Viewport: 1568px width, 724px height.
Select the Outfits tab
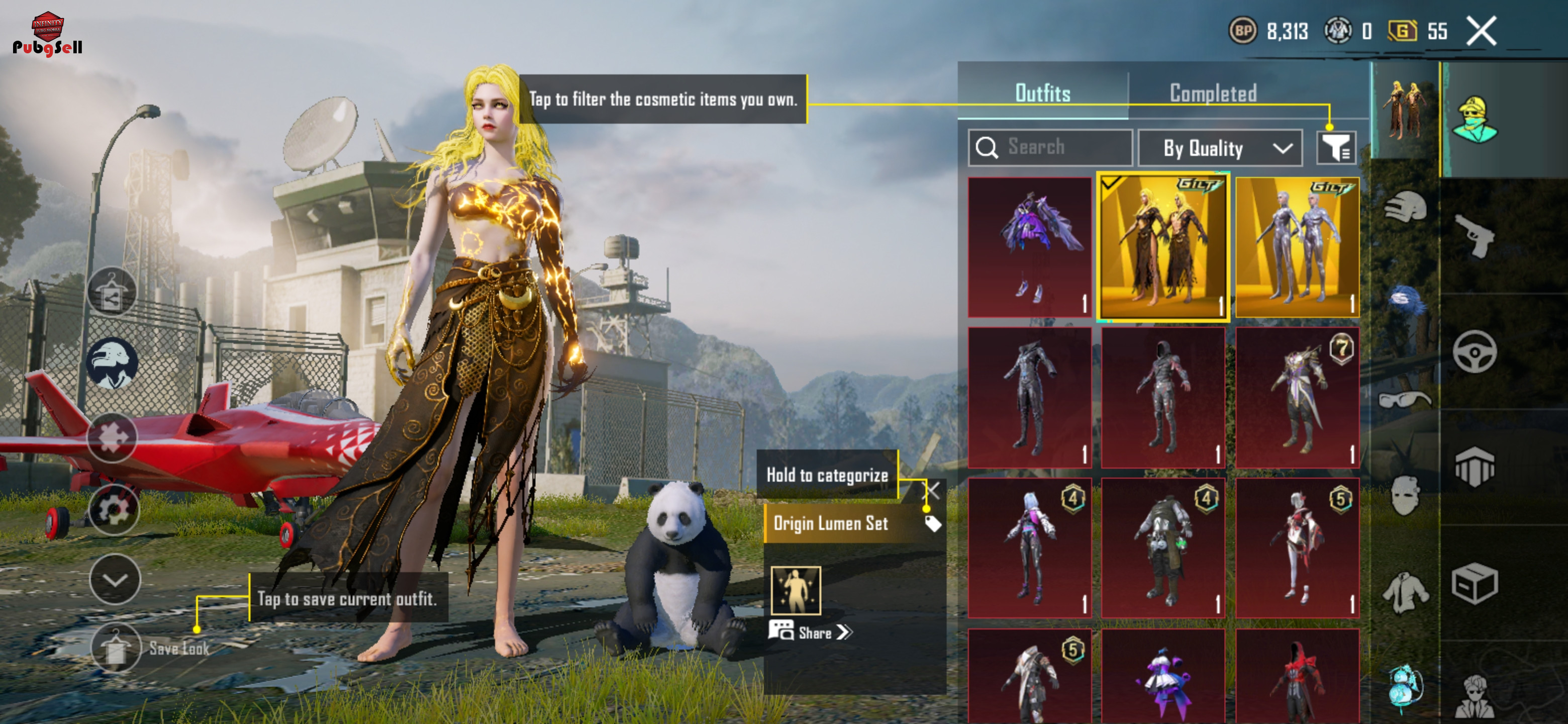(x=1042, y=93)
